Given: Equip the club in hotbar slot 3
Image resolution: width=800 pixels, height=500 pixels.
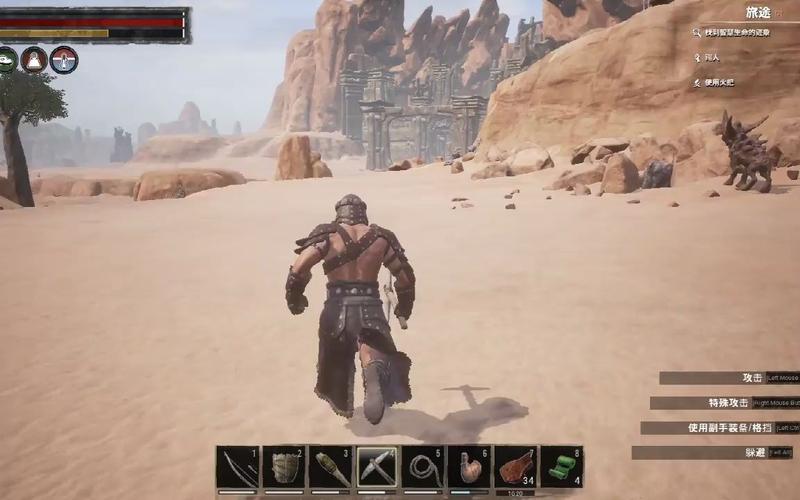Looking at the screenshot, I should tap(330, 467).
